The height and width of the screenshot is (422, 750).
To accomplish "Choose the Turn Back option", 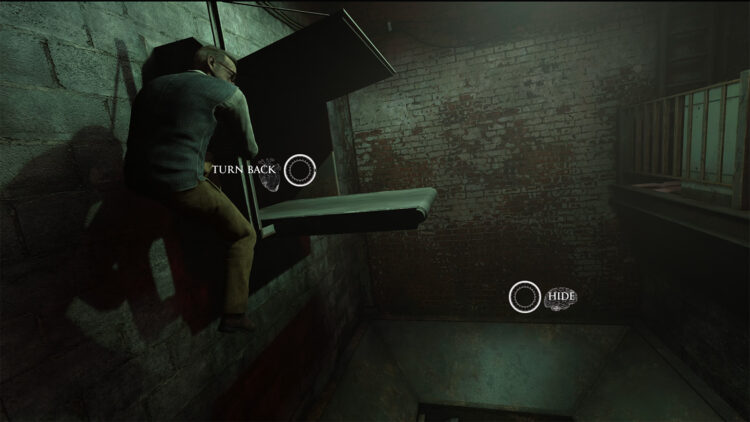I will click(x=299, y=170).
